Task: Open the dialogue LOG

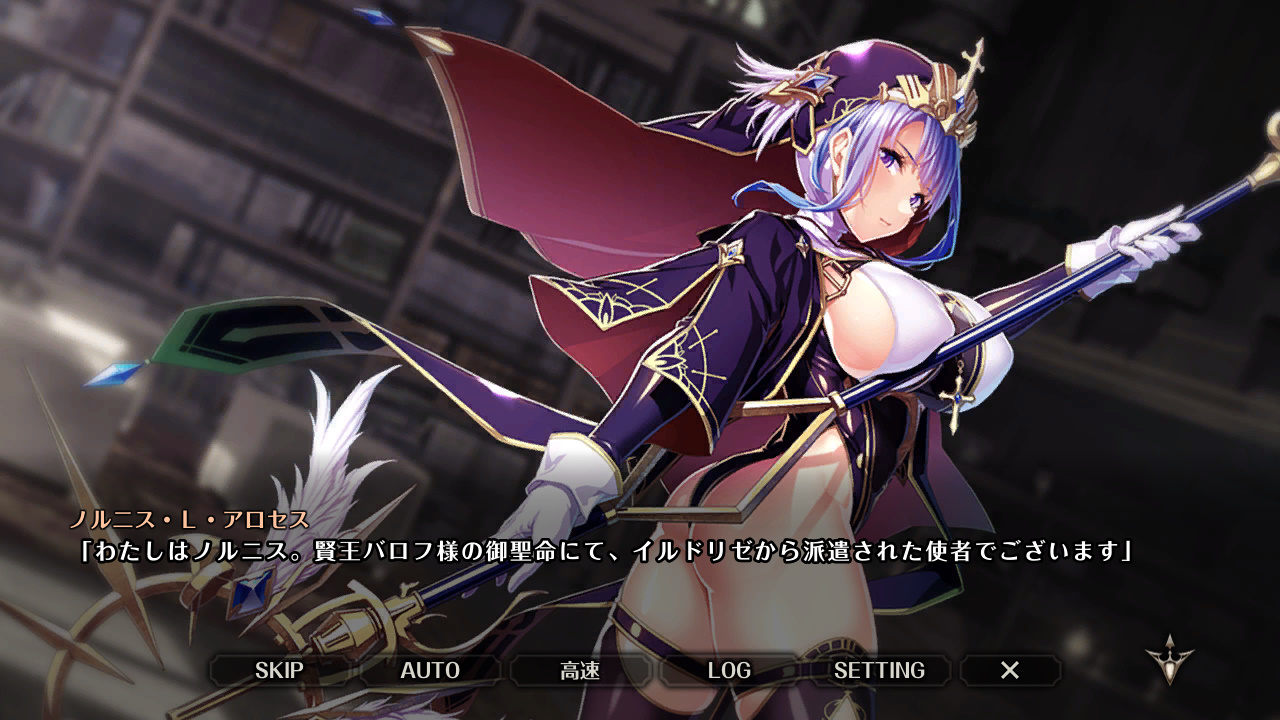Action: pyautogui.click(x=729, y=670)
